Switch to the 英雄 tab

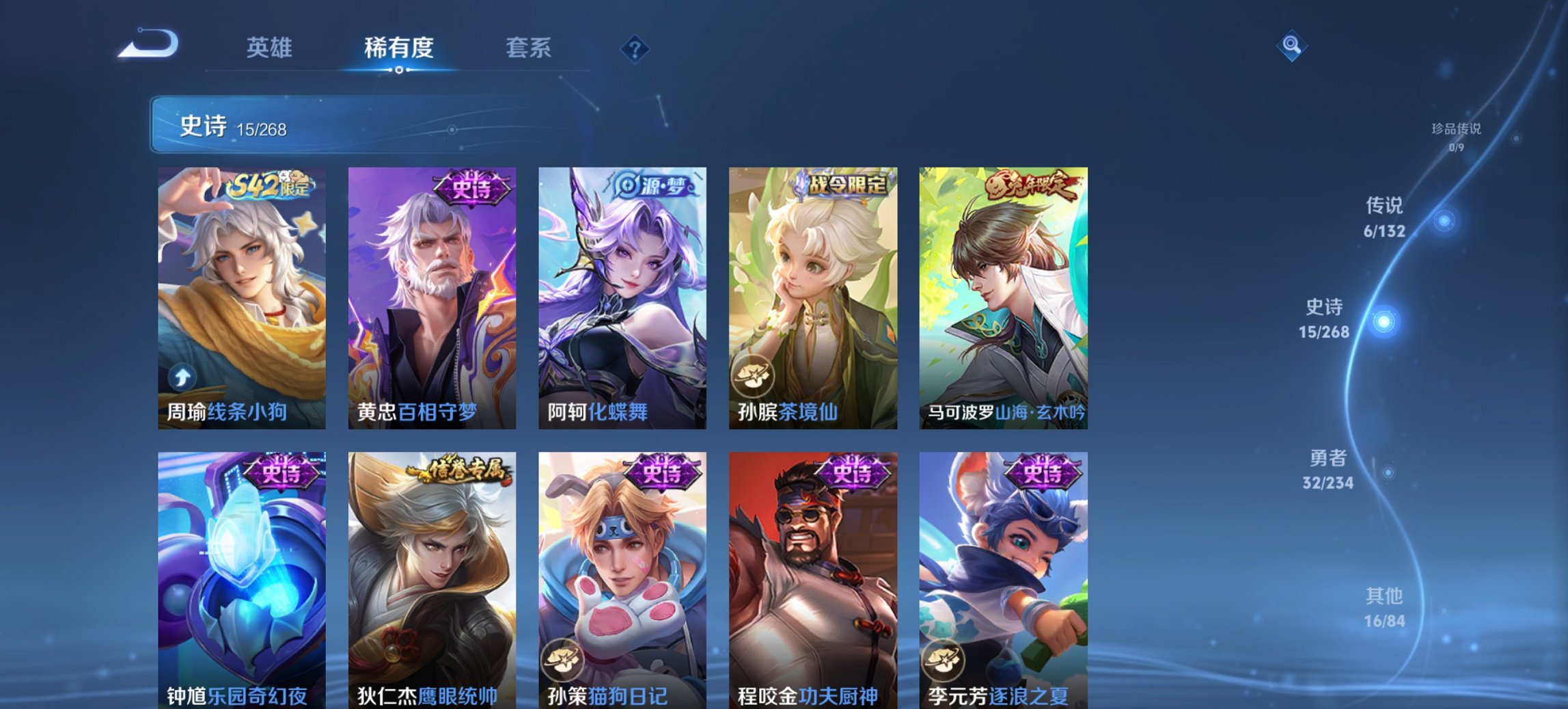[271, 48]
